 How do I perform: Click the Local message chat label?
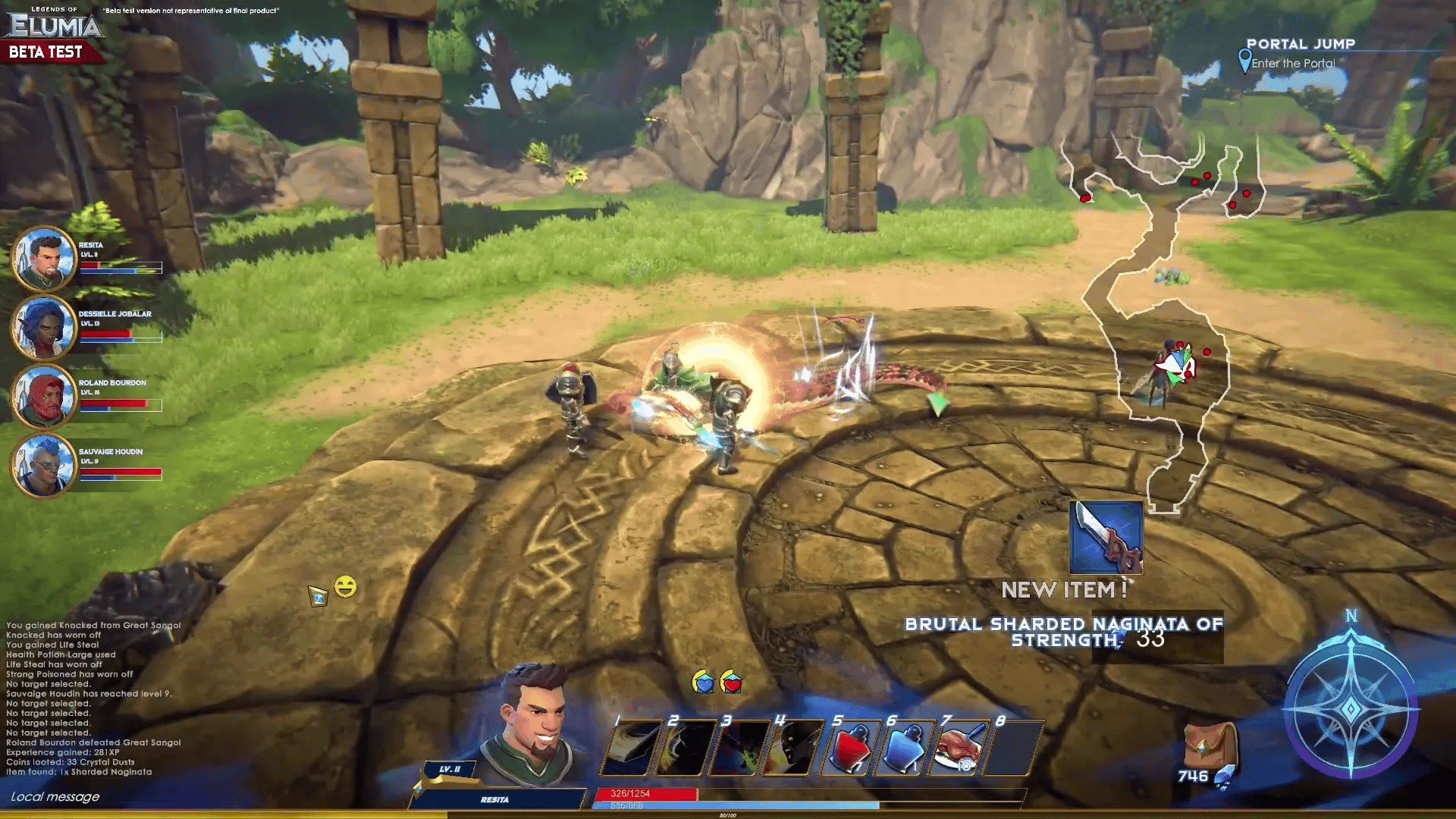(55, 797)
